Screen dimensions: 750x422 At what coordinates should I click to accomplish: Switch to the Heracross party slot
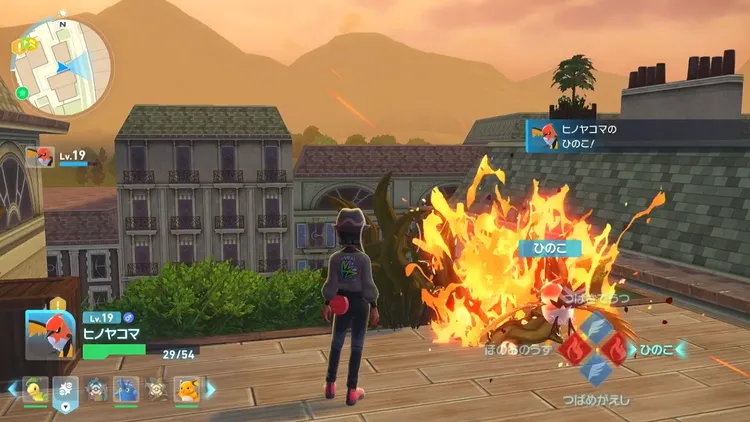click(126, 388)
